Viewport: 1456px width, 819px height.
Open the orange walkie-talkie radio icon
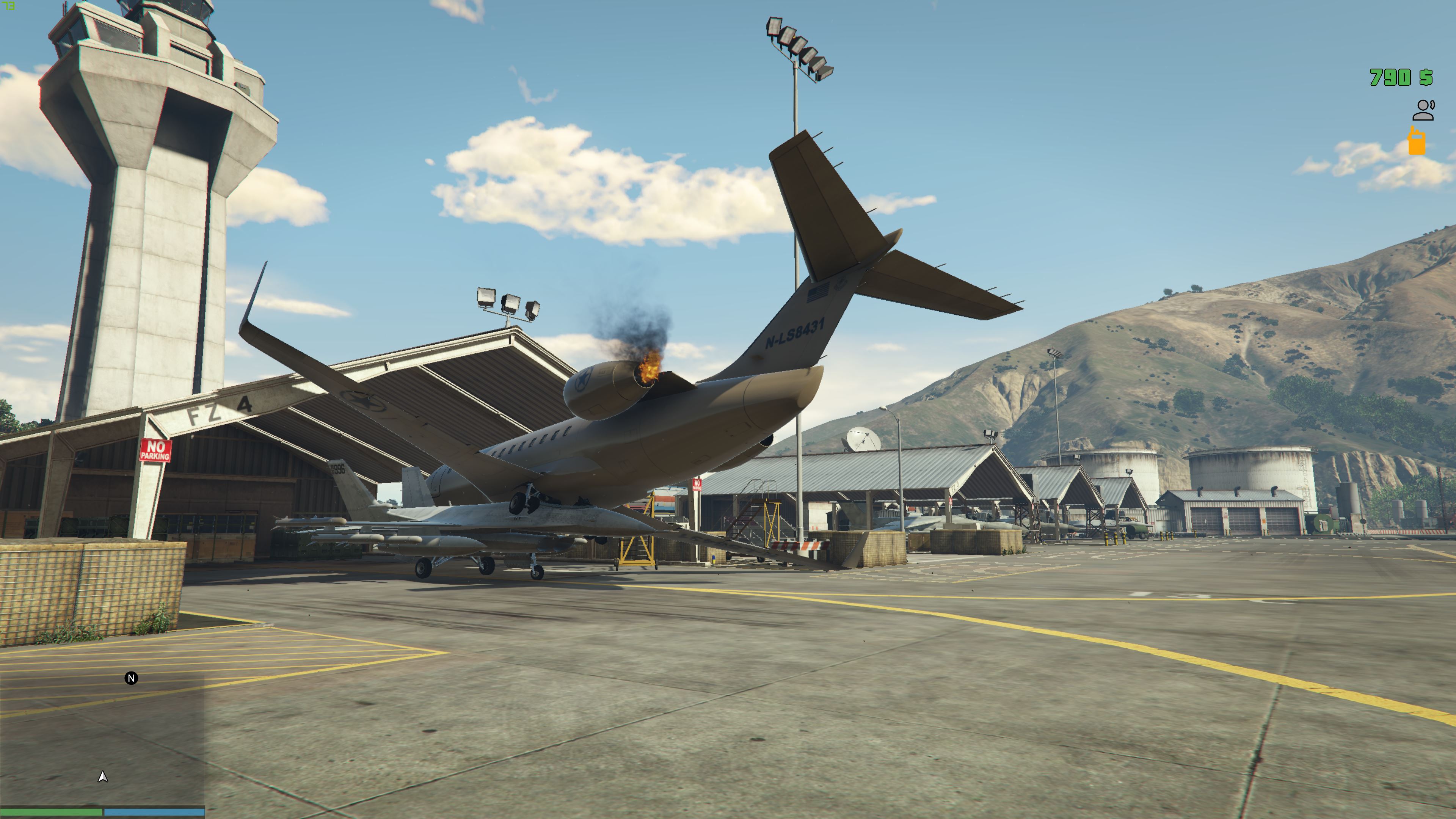[x=1417, y=141]
